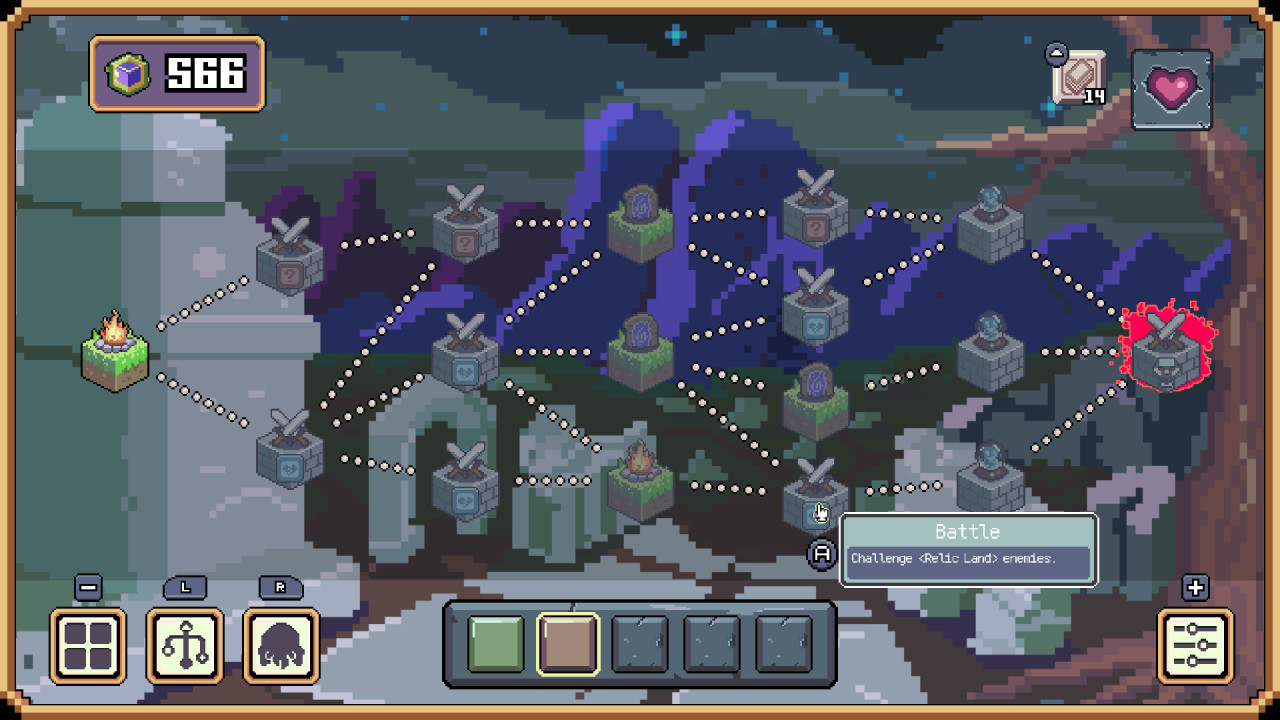The width and height of the screenshot is (1280, 720).
Task: Click the heart health icon
Action: tap(1173, 88)
